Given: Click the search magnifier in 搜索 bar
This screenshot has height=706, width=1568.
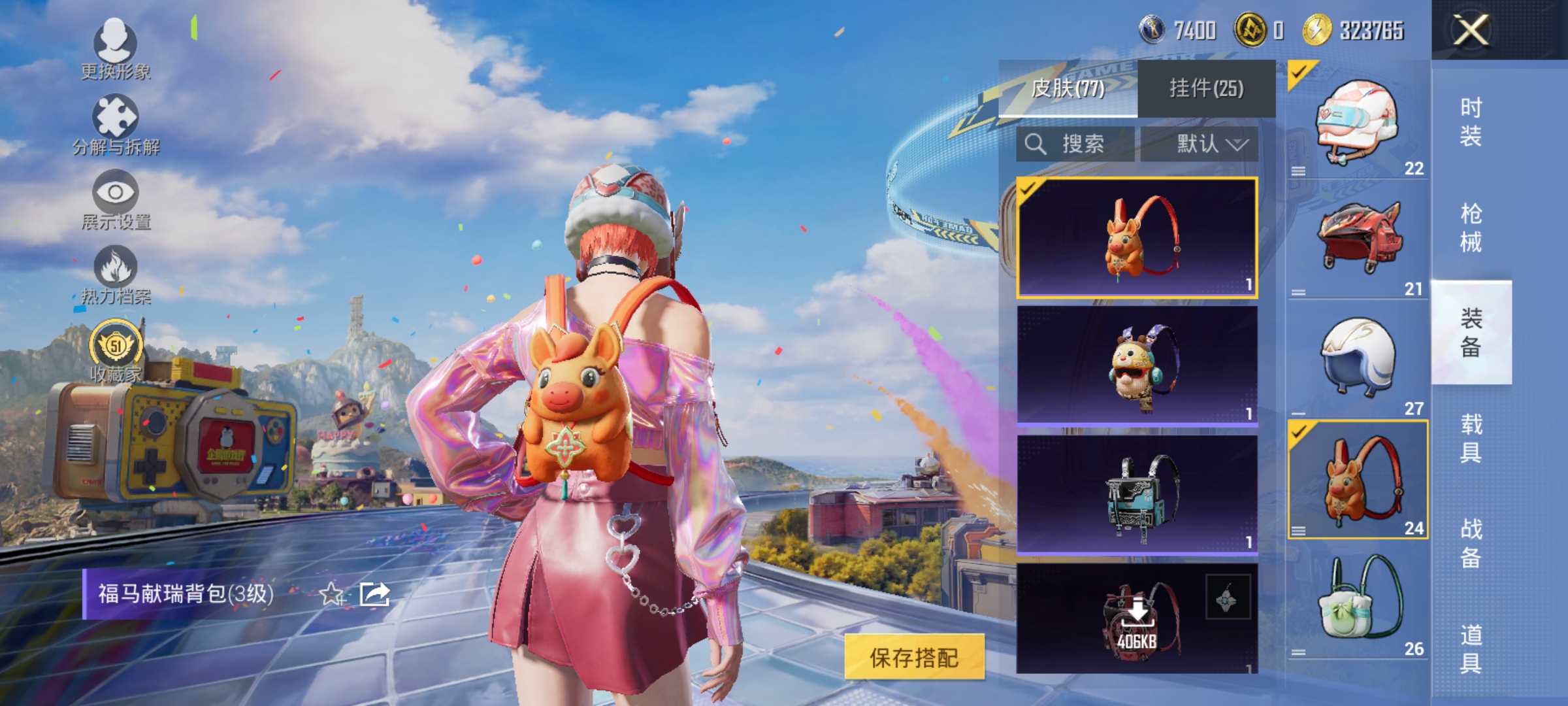Looking at the screenshot, I should 1036,144.
